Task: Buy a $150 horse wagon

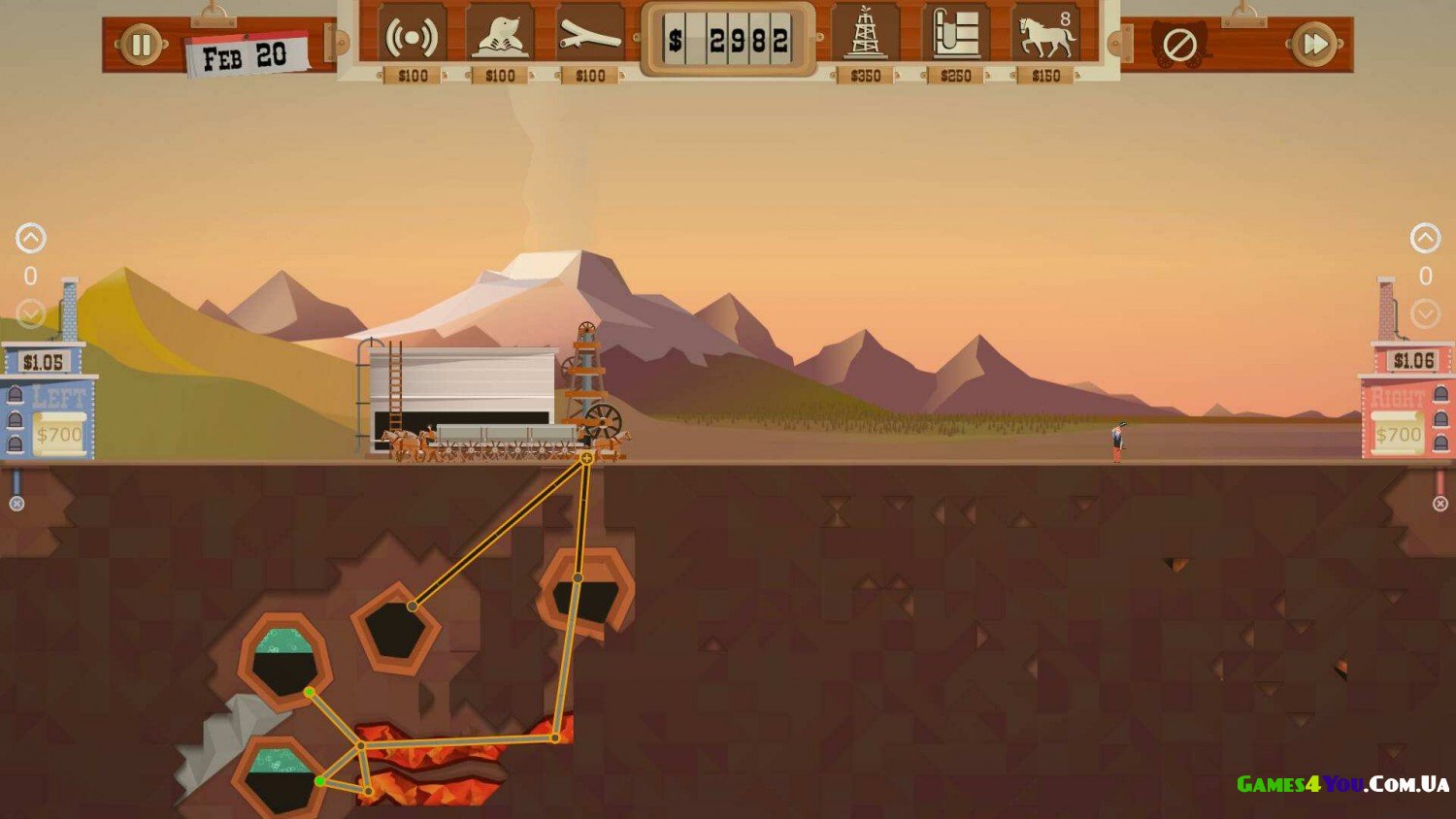Action: coord(1045,37)
